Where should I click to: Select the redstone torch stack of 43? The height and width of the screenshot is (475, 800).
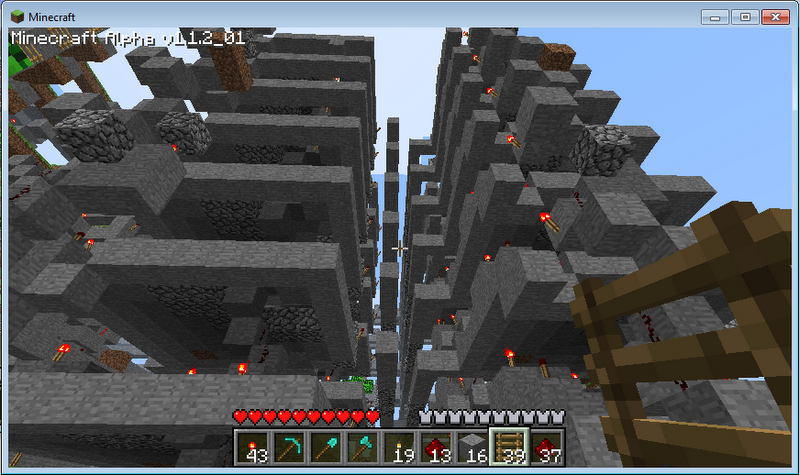(252, 447)
